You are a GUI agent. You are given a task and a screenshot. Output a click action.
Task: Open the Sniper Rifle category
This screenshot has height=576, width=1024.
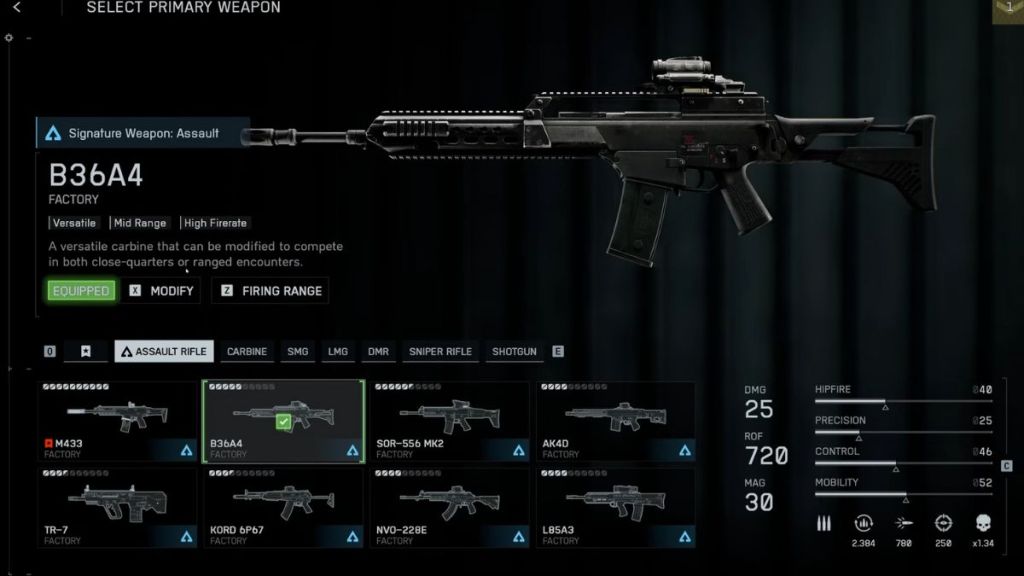(x=440, y=352)
